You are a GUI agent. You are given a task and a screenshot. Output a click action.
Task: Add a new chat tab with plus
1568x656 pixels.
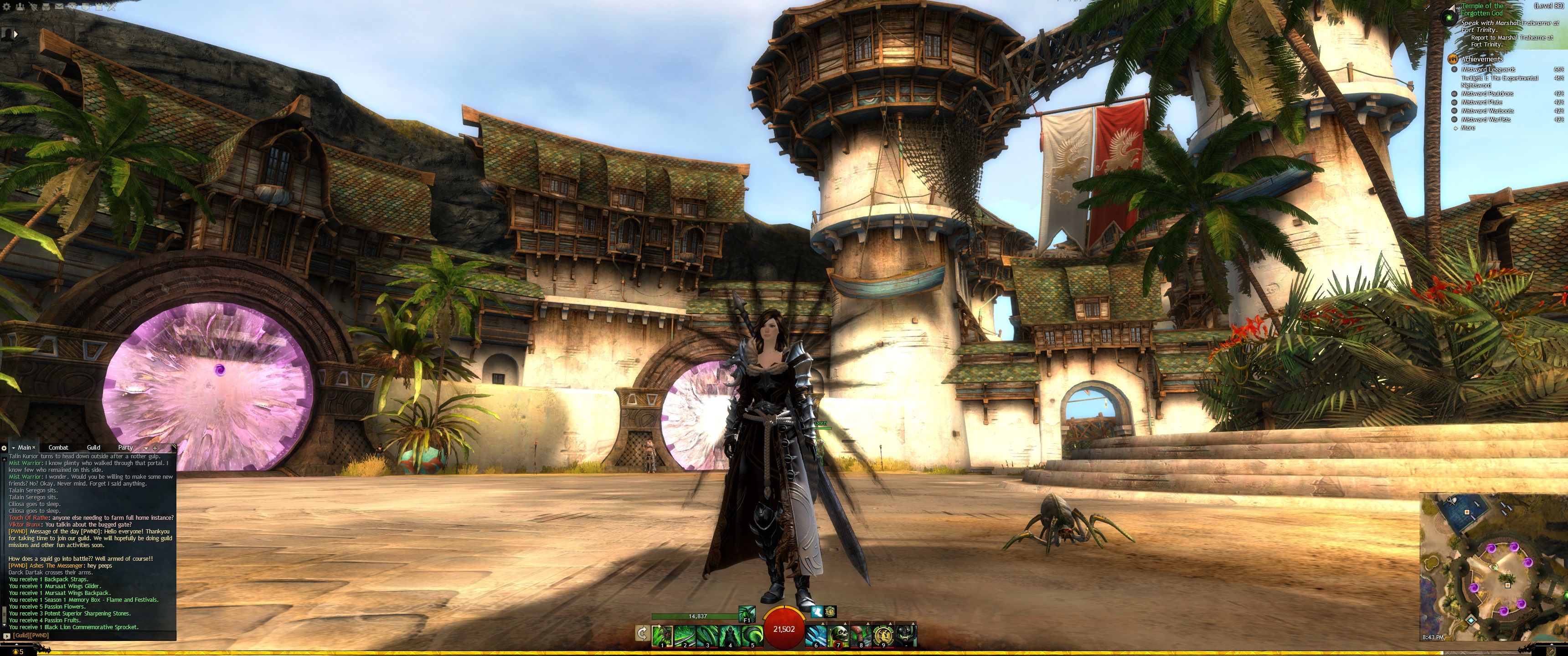155,448
